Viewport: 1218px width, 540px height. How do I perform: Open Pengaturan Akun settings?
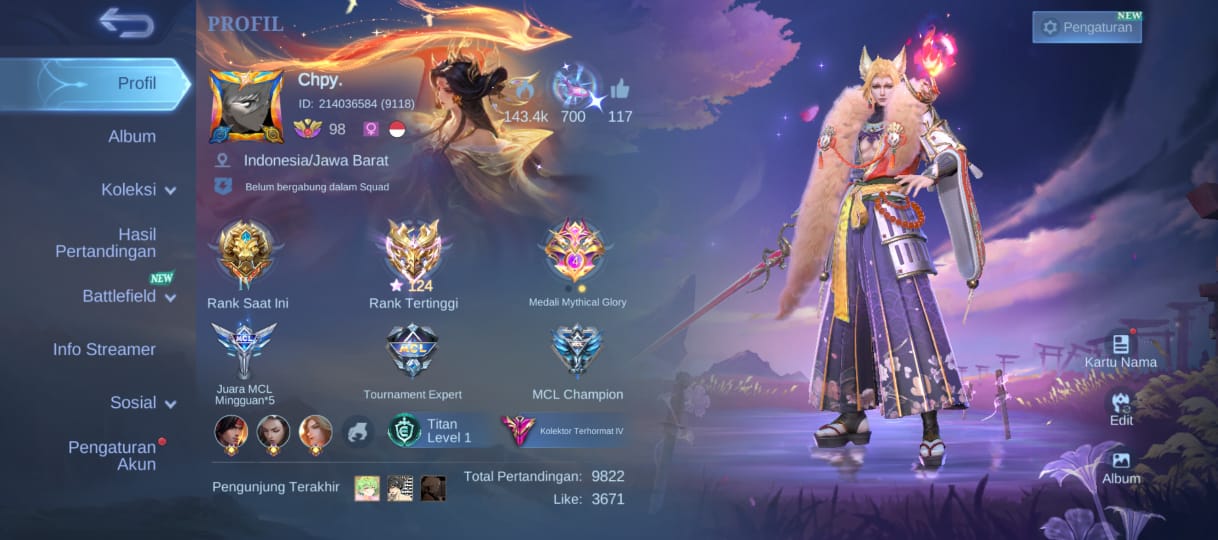[x=111, y=455]
